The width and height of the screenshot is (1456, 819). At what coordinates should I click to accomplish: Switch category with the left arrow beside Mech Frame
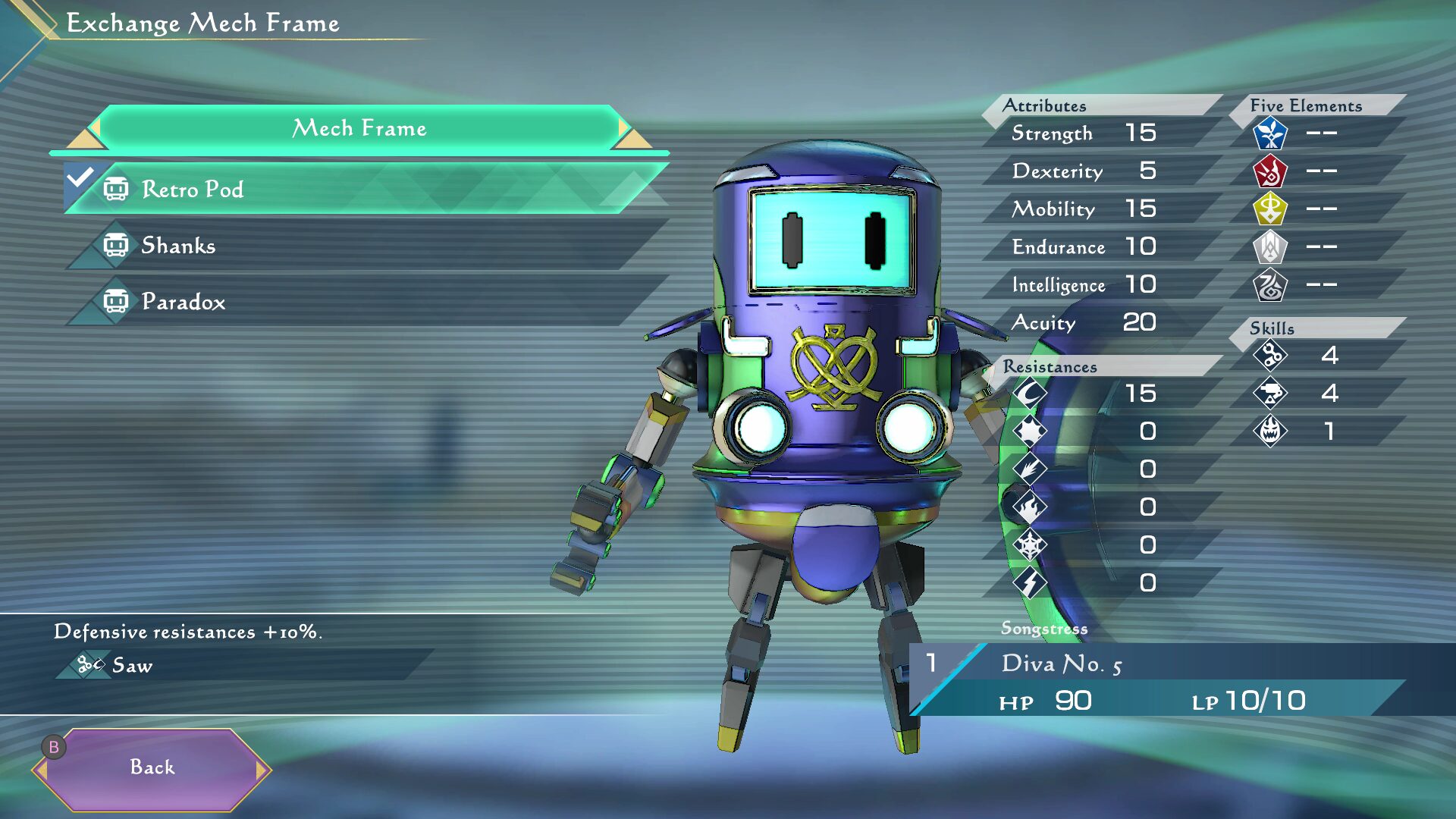[x=94, y=129]
